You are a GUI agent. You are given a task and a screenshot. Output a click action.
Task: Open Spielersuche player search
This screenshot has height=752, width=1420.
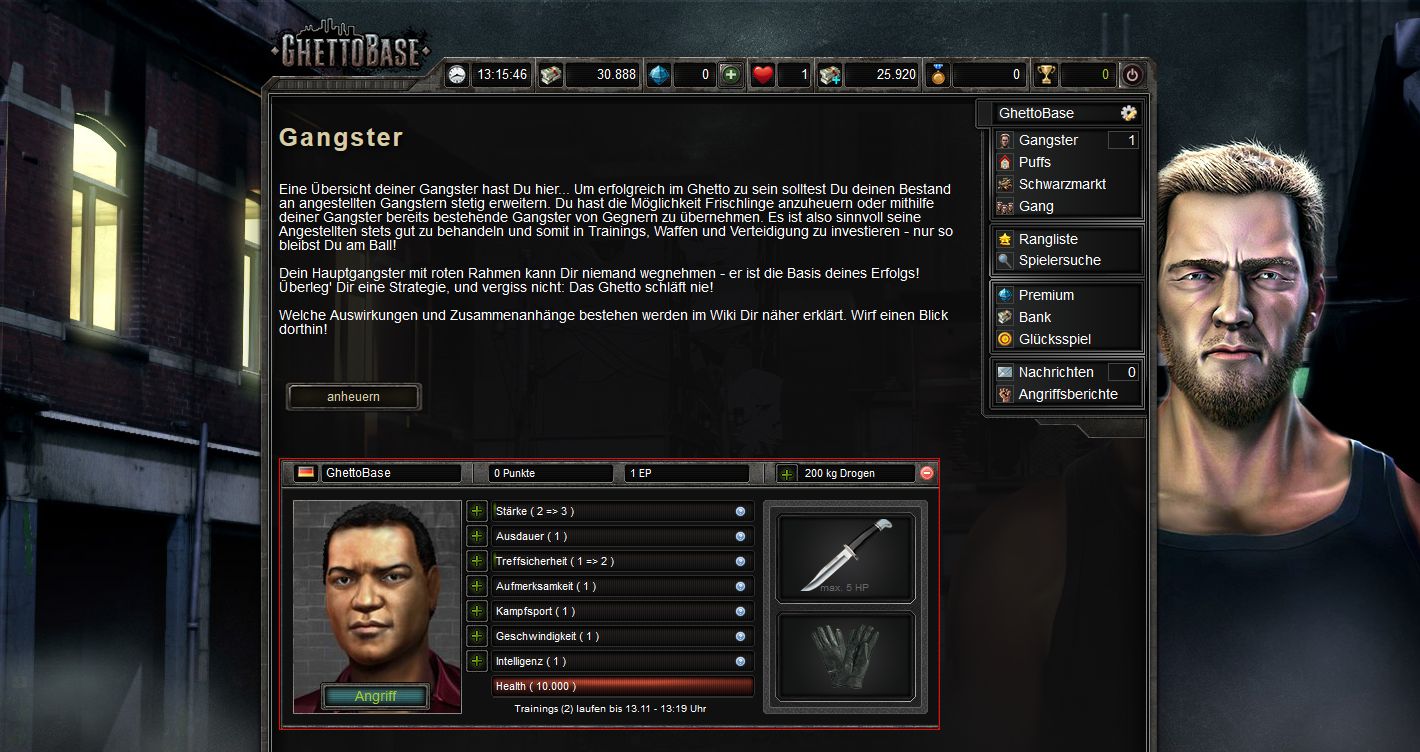tap(1059, 261)
